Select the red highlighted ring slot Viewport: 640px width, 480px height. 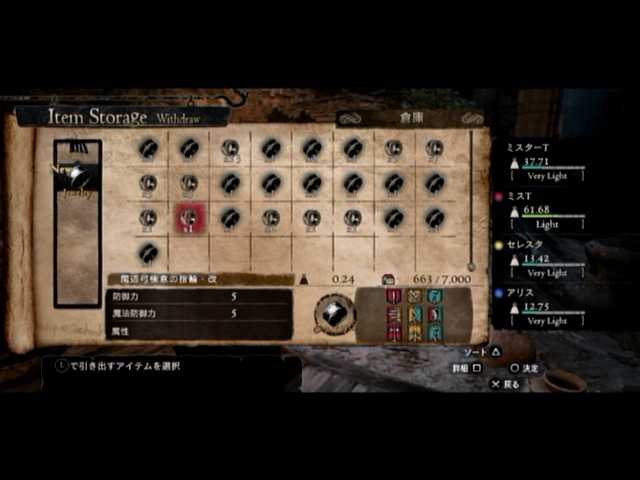189,218
